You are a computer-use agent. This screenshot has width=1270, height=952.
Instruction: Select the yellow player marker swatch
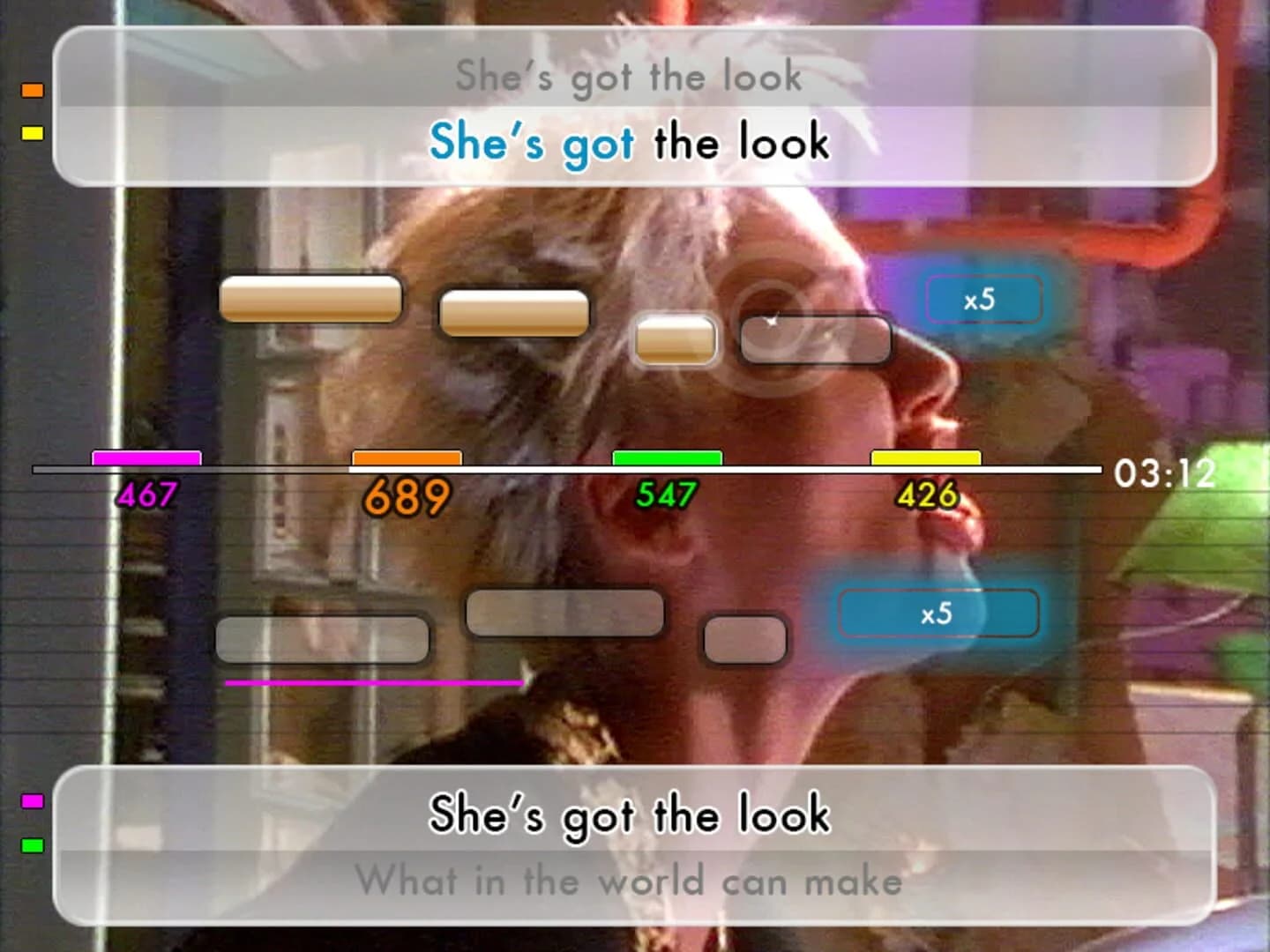point(32,134)
